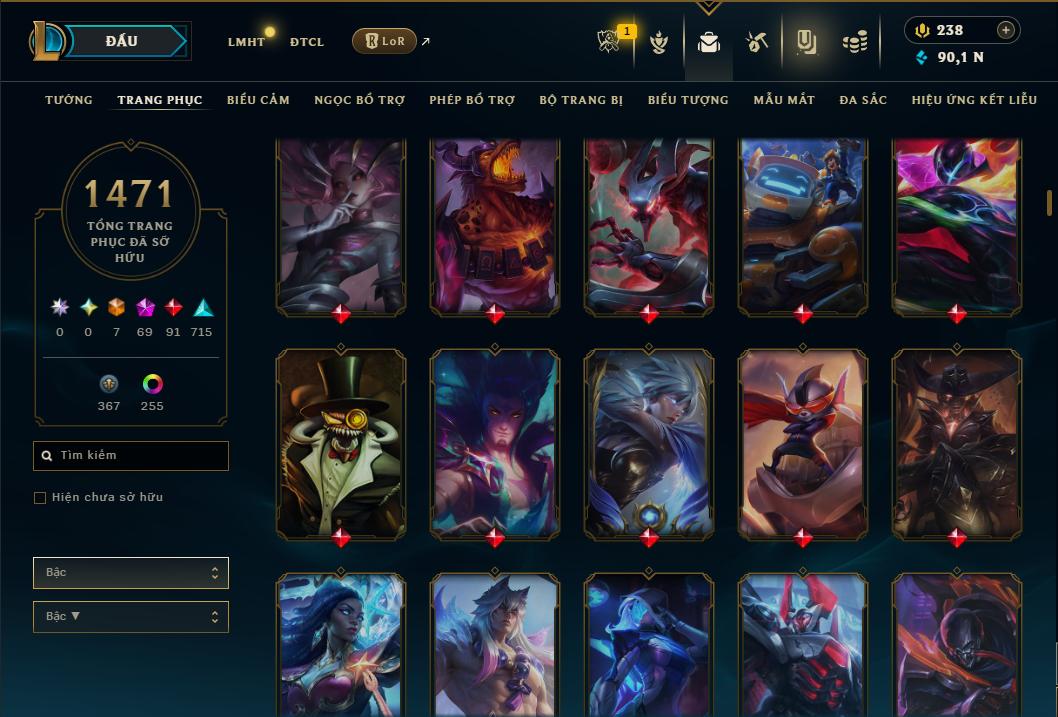This screenshot has width=1058, height=717.
Task: Open the LoR launcher button
Action: 384,41
